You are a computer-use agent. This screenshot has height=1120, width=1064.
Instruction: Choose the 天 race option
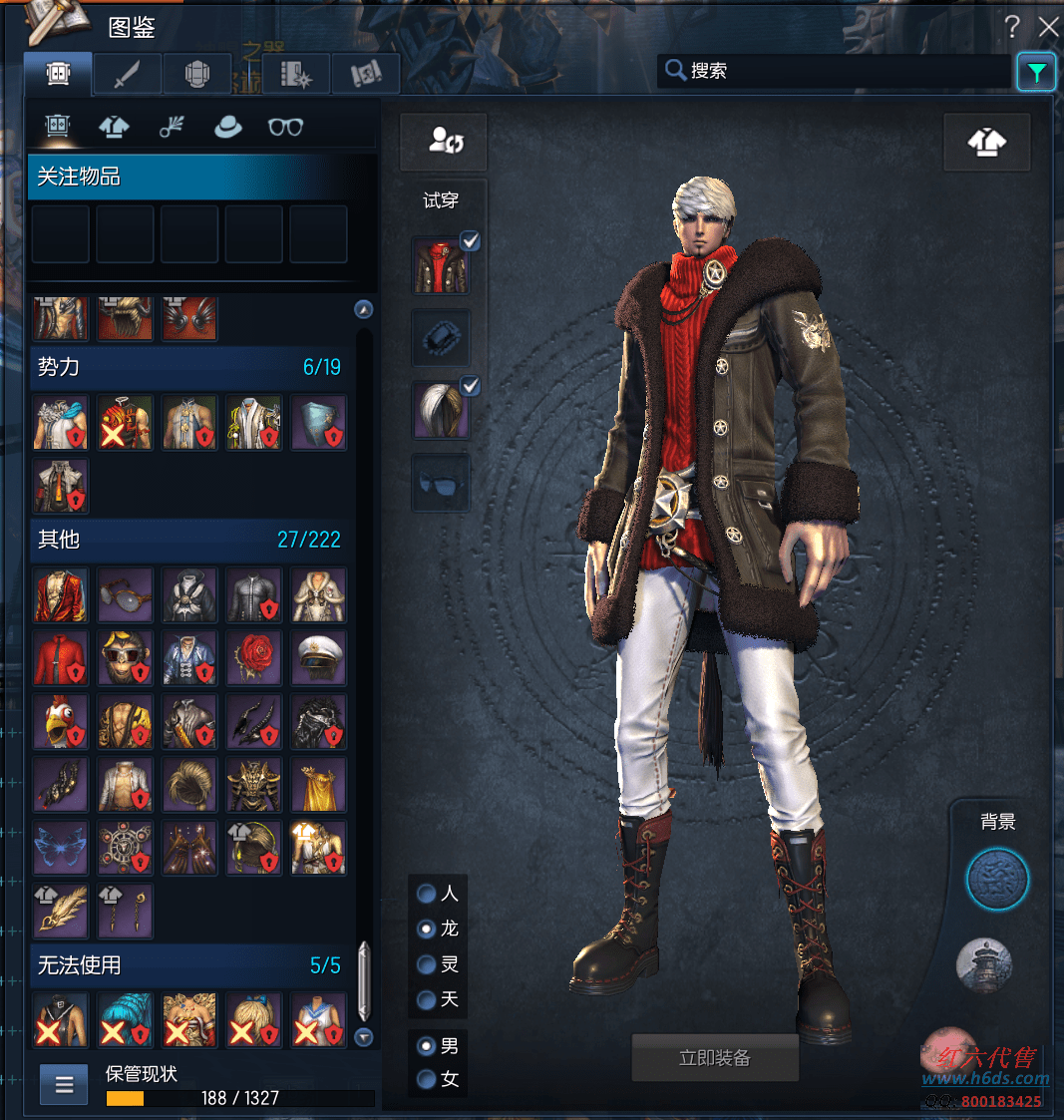pyautogui.click(x=427, y=999)
